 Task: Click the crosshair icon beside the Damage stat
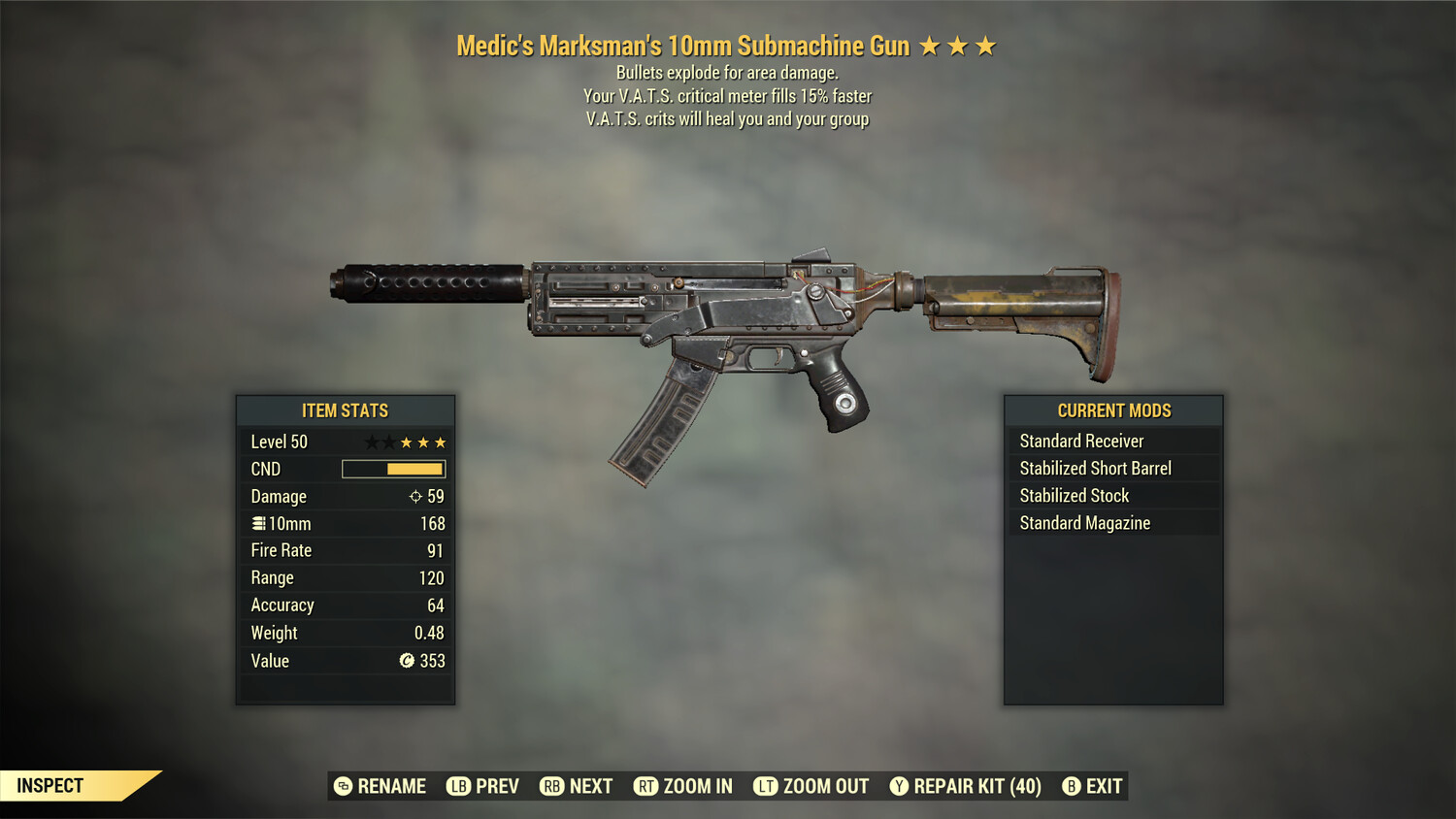(414, 496)
